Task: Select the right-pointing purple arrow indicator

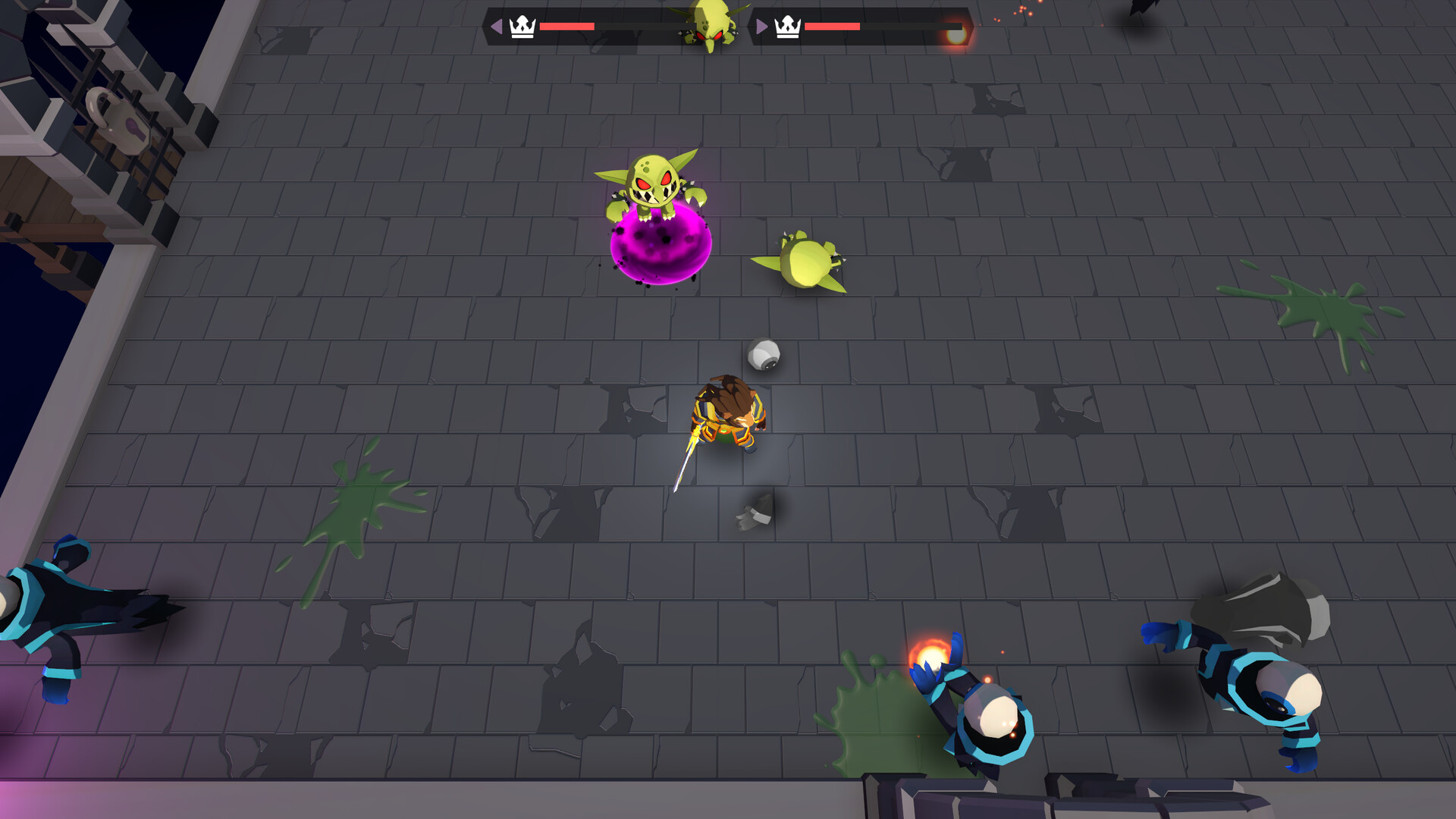Action: [762, 25]
